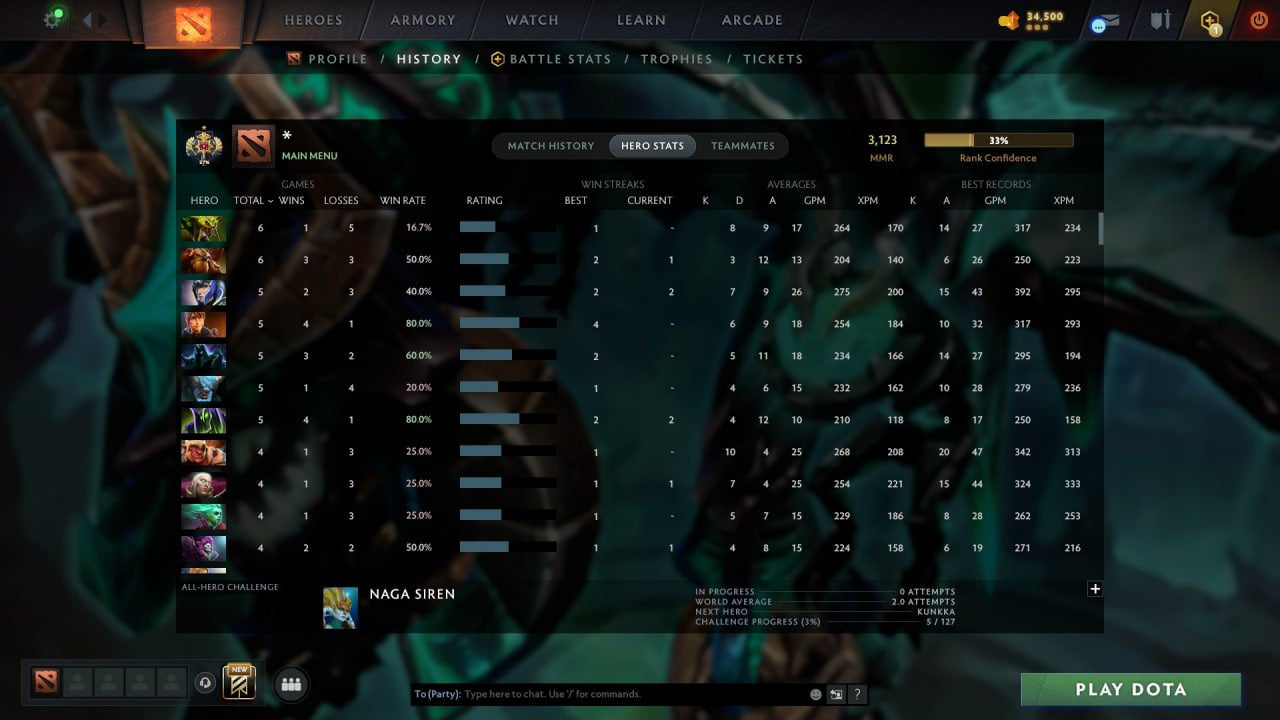Screen dimensions: 1280x720
Task: Click the chat help question mark icon
Action: pos(857,693)
